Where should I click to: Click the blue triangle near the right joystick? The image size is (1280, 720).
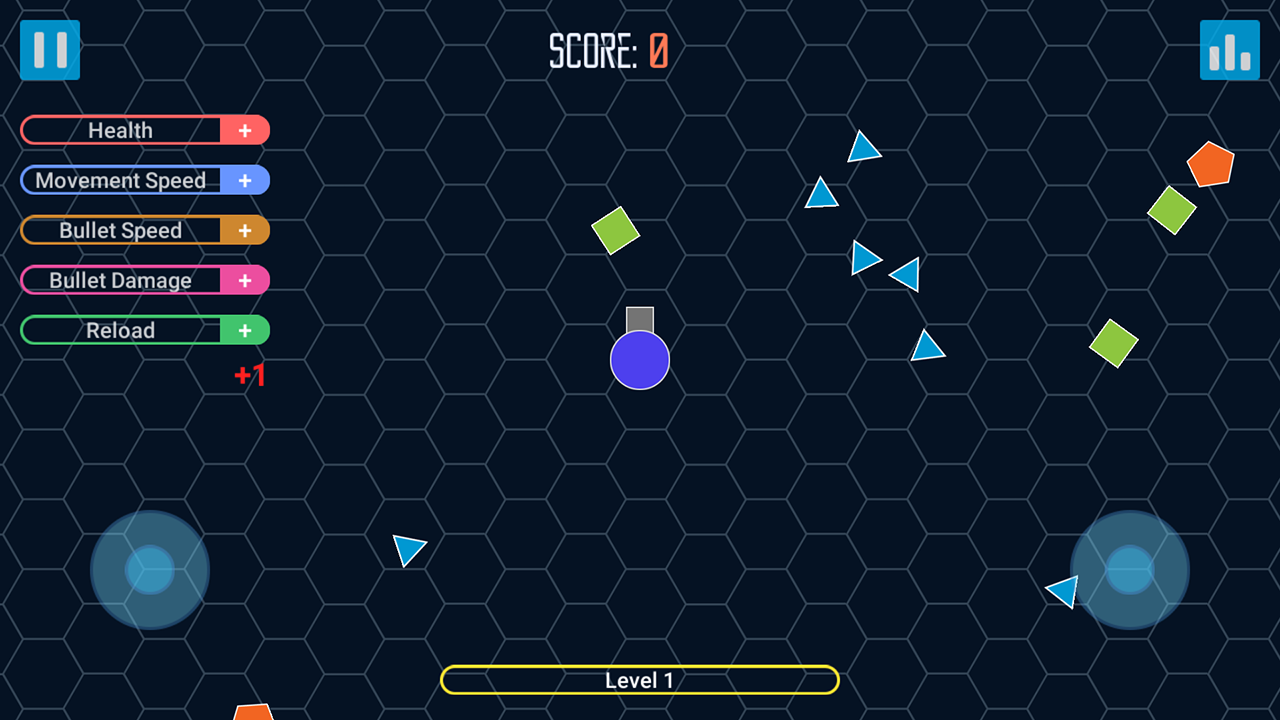[x=1063, y=592]
